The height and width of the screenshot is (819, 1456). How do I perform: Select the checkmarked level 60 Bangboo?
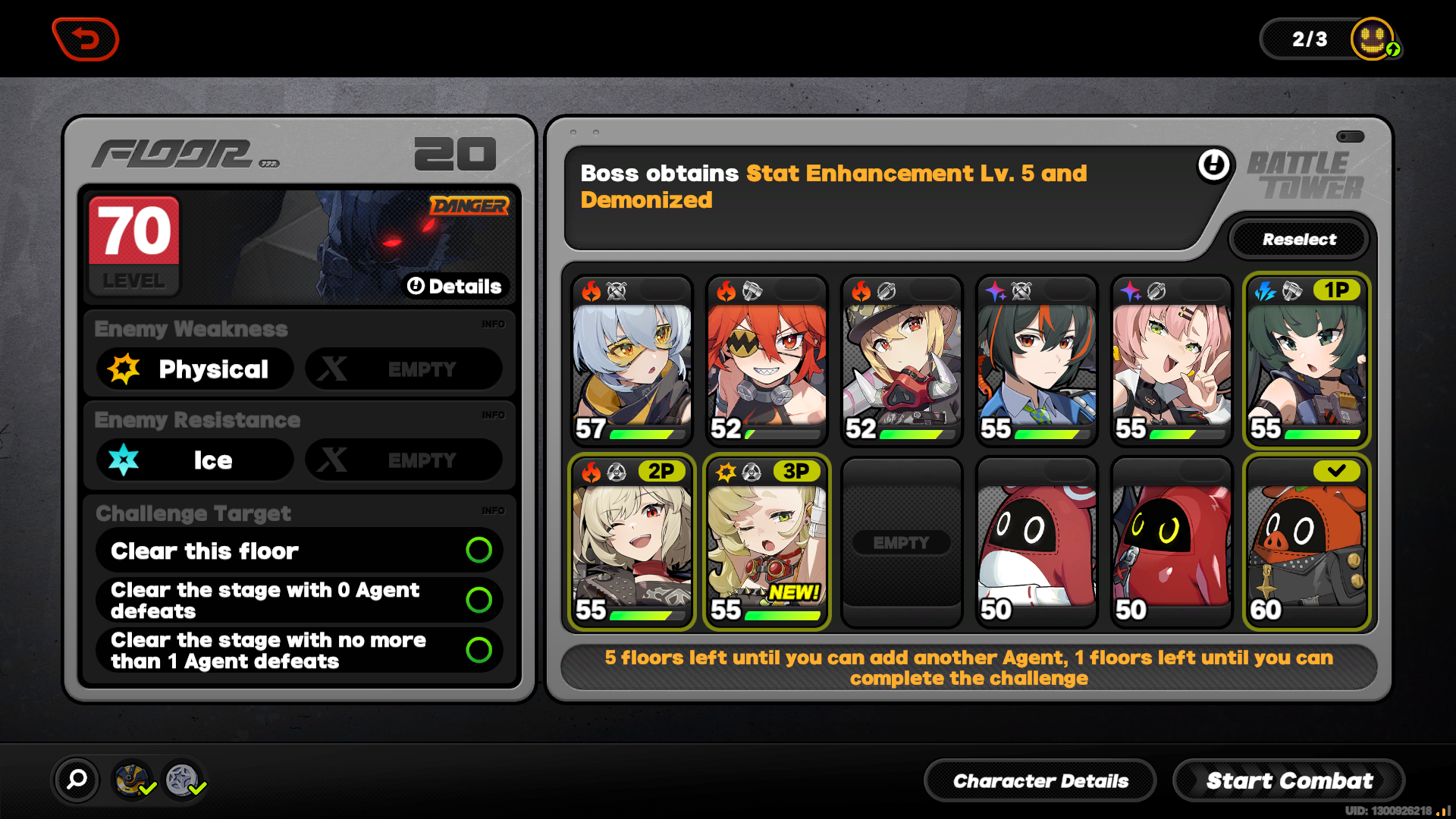1306,542
